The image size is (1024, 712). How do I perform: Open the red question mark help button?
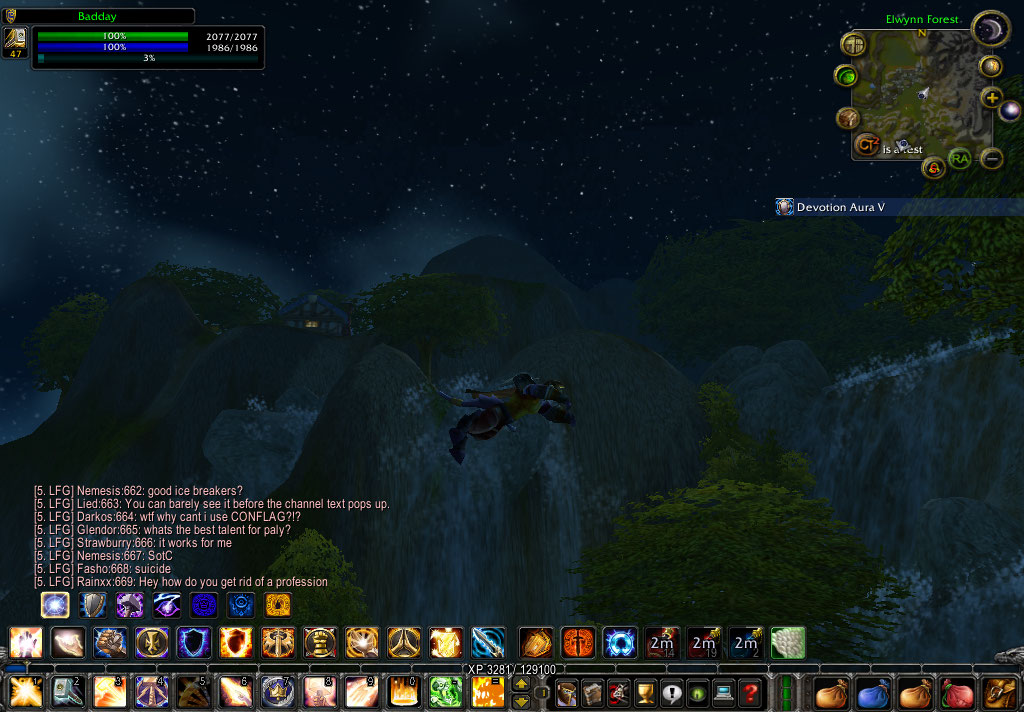[x=750, y=692]
